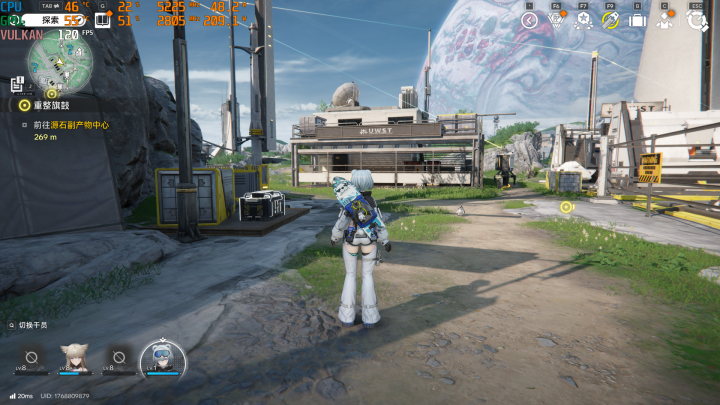Open the operator character menu icon
The width and height of the screenshot is (720, 405).
pos(665,20)
